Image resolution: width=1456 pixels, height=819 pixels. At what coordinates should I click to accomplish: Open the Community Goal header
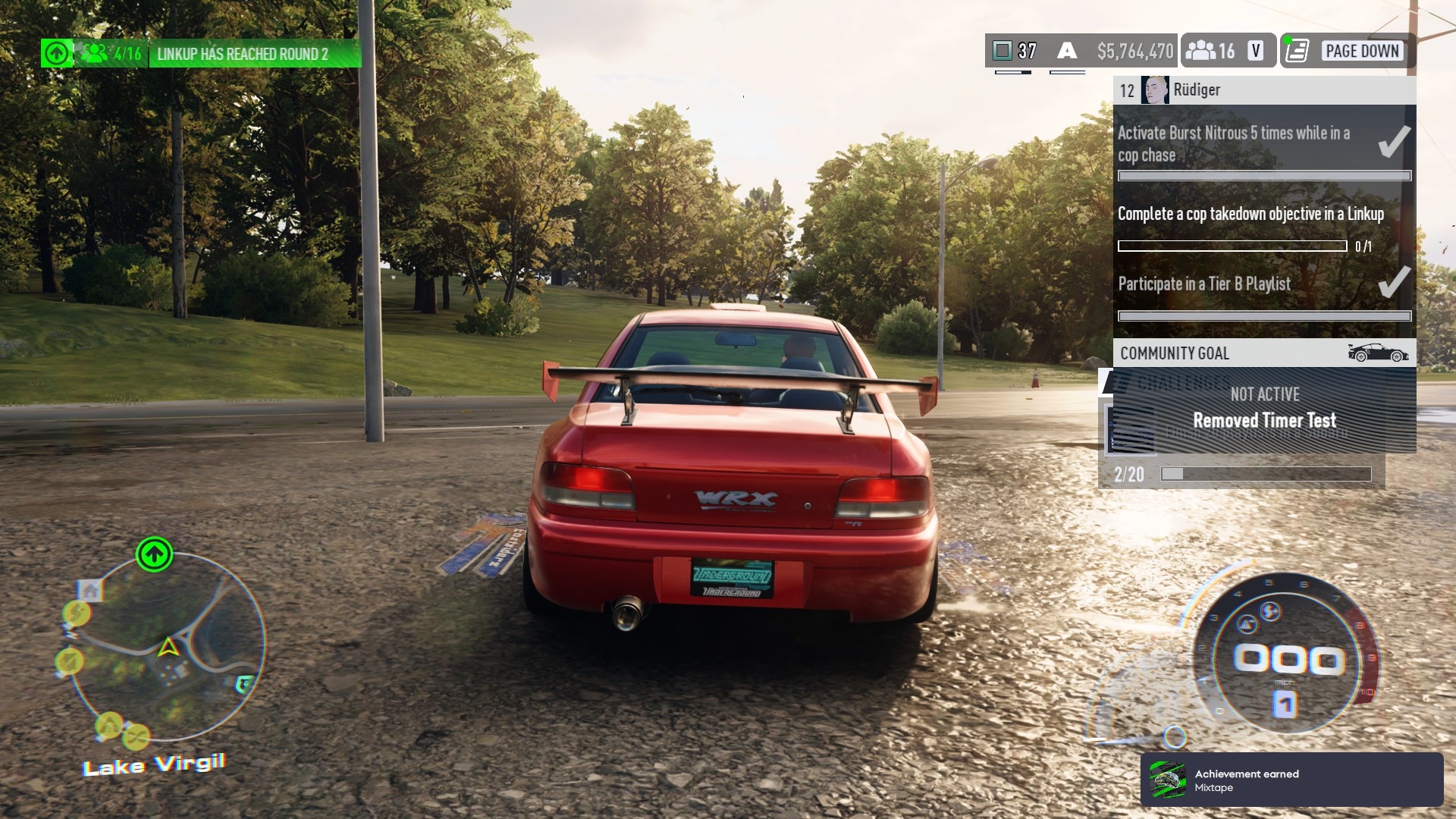[x=1263, y=353]
